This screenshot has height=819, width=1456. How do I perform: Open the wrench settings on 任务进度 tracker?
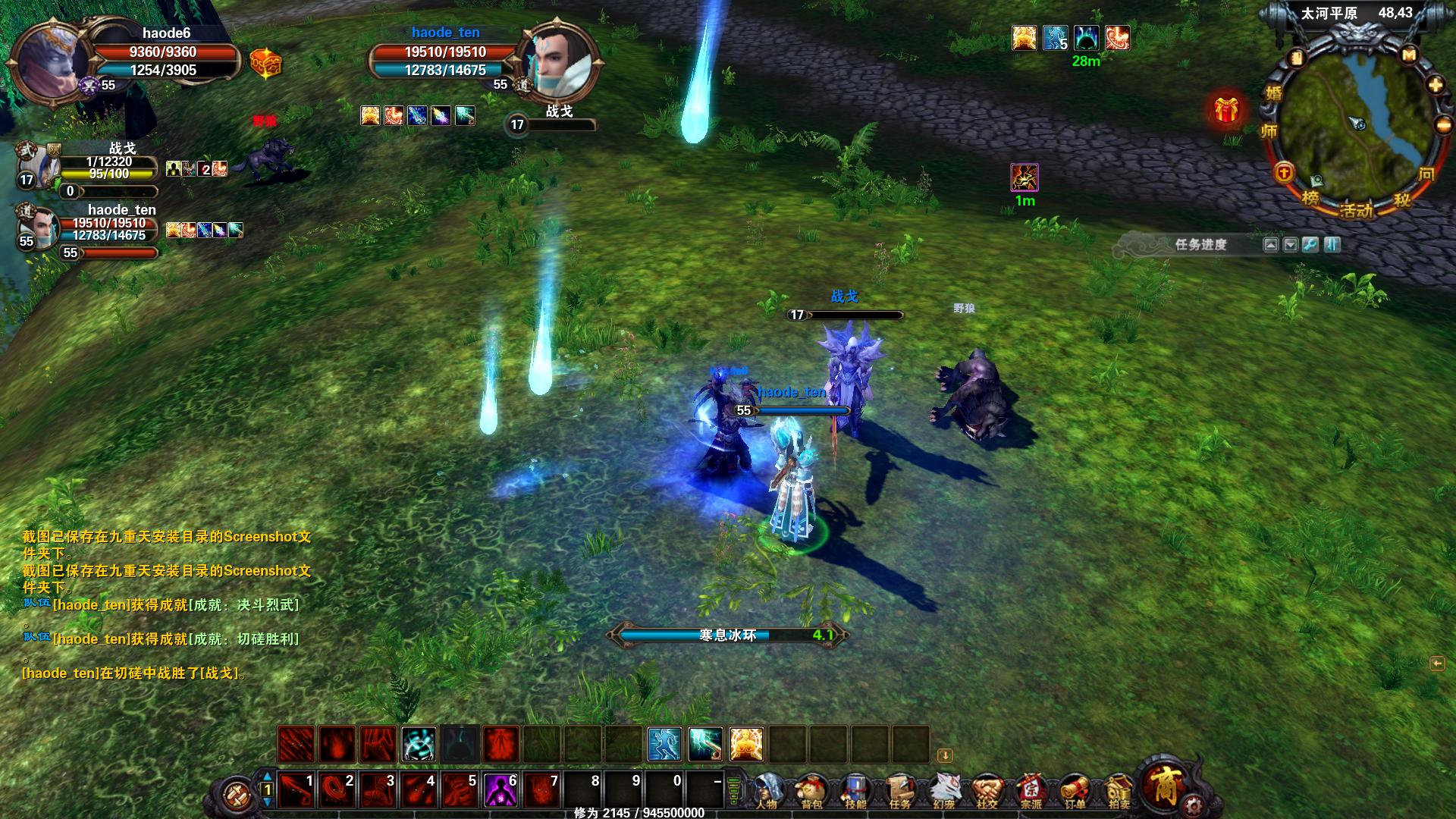coord(1310,244)
